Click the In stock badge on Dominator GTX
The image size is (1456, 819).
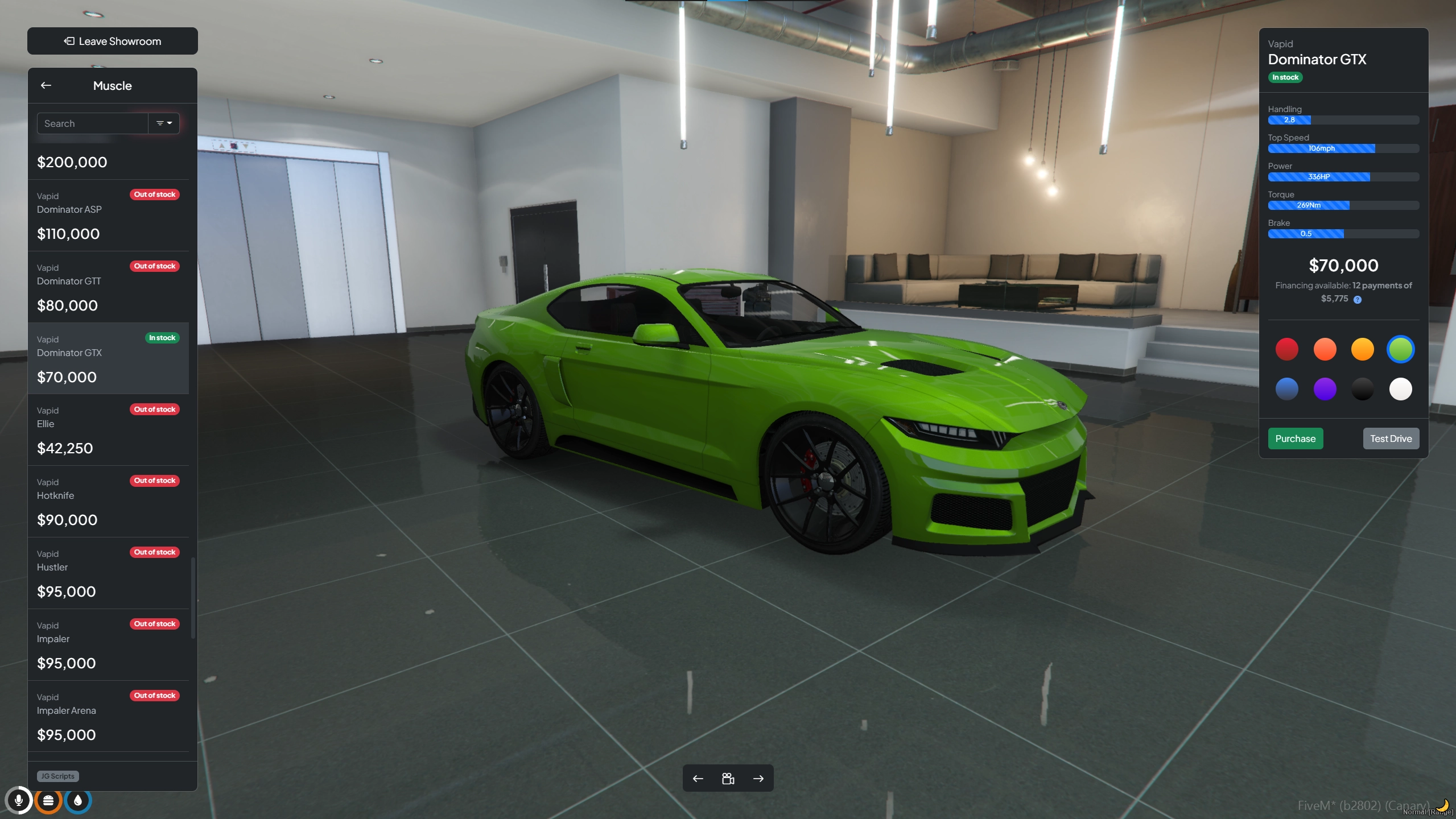(163, 337)
